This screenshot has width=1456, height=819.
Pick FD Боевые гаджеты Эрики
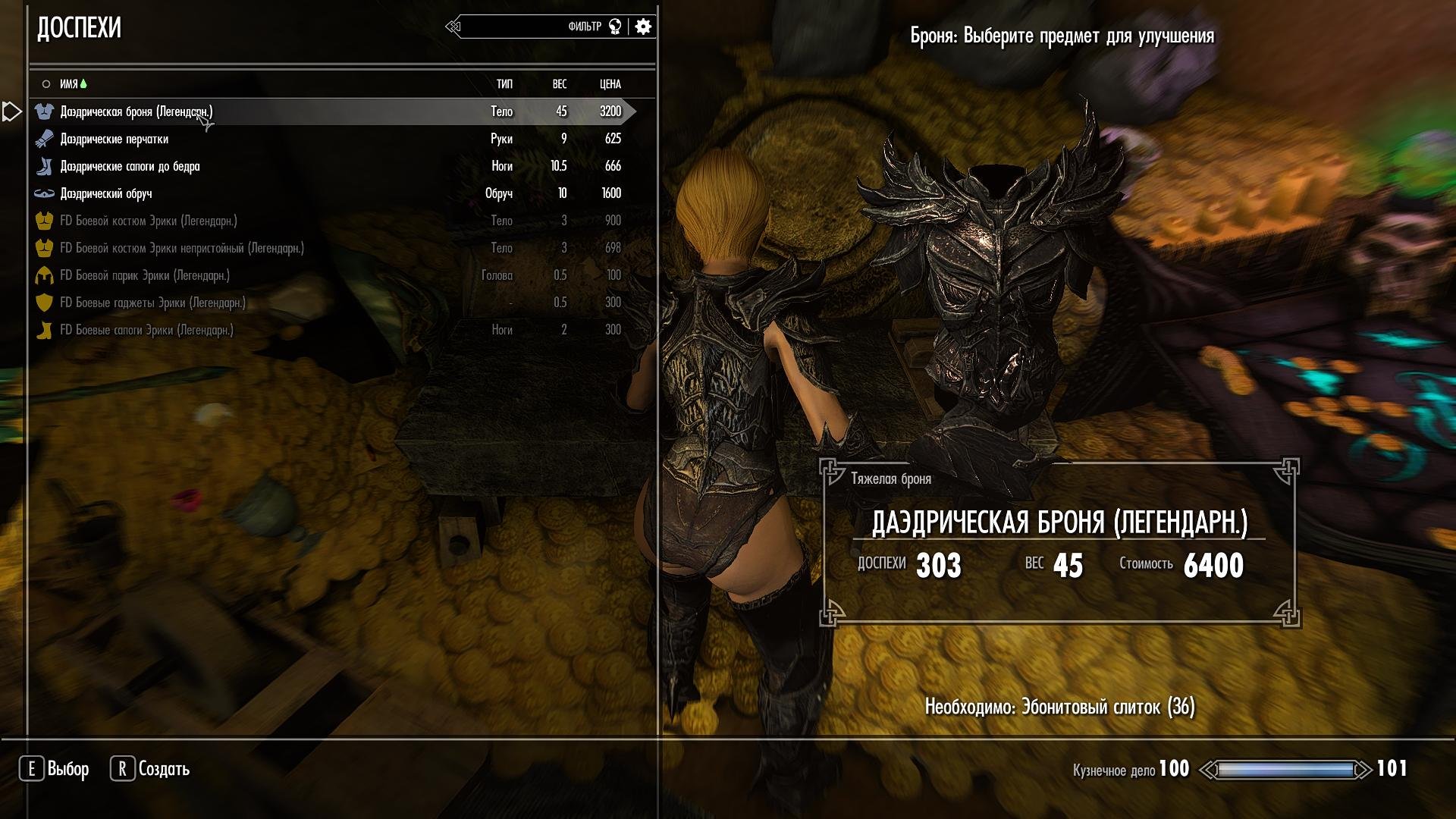tap(152, 303)
